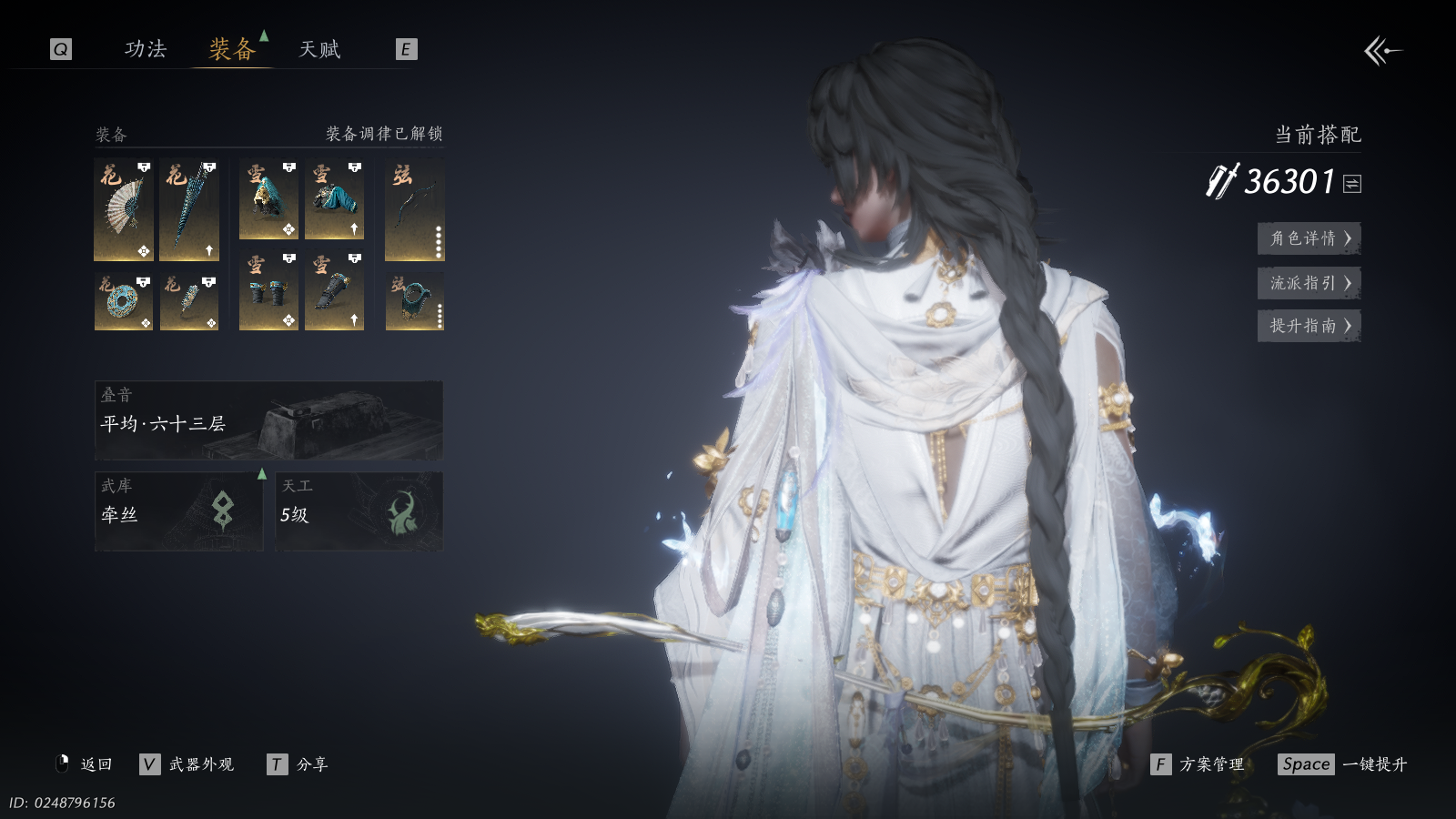Select the bow equipment slot

[414, 210]
